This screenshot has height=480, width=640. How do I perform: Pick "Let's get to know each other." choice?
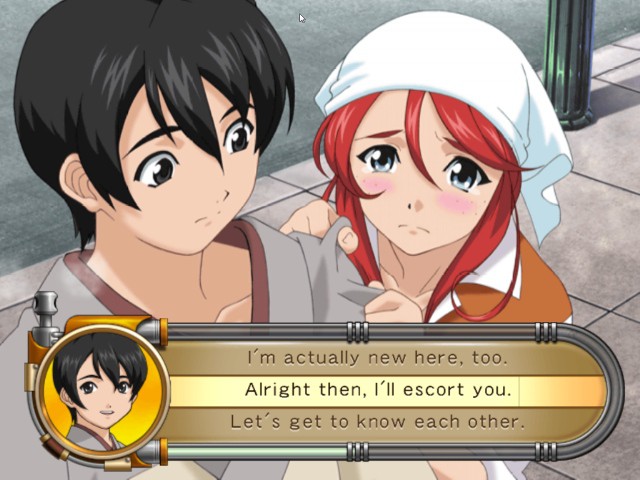point(378,422)
